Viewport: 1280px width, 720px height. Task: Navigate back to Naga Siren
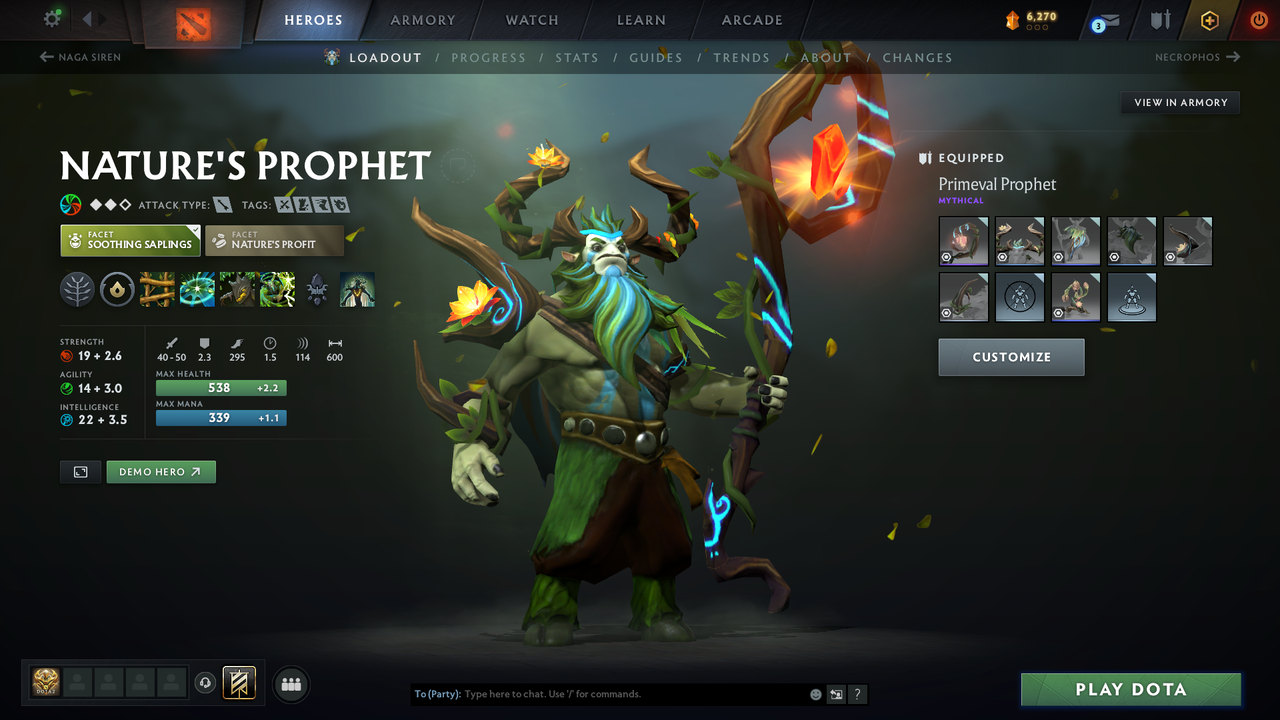79,57
